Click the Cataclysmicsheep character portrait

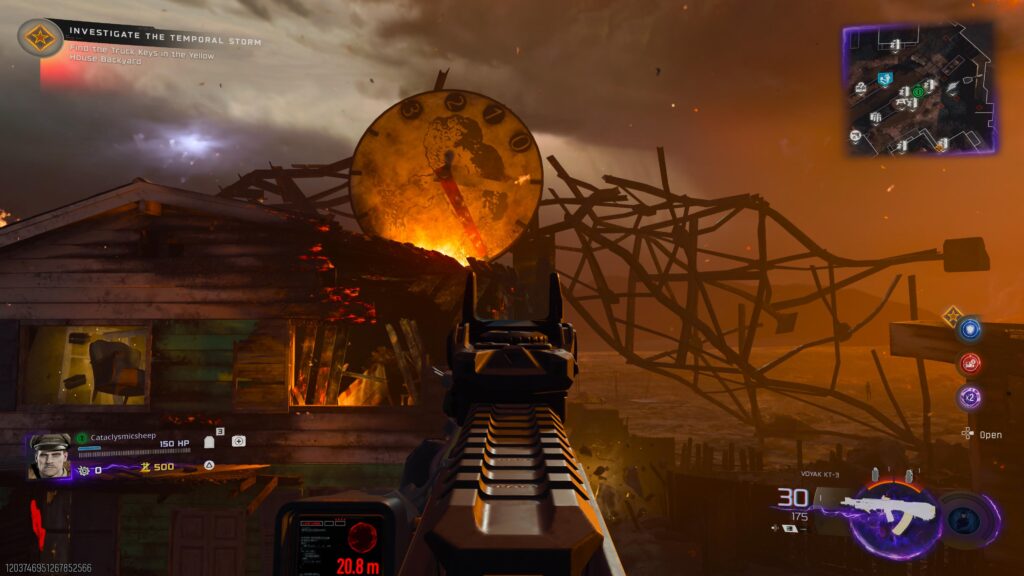click(x=49, y=455)
